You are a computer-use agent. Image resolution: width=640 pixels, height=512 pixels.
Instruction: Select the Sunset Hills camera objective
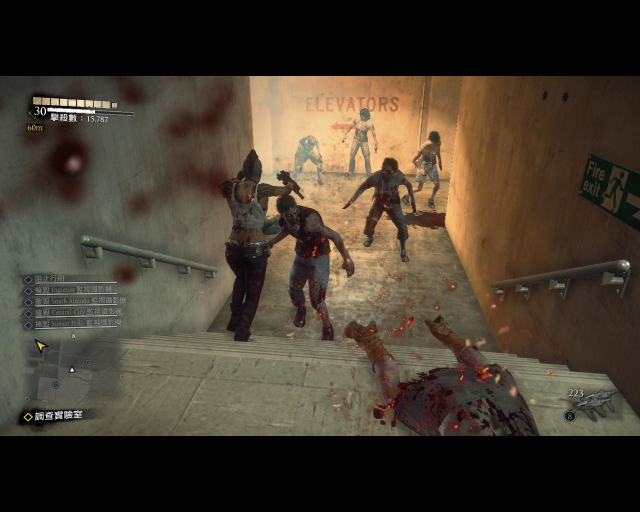tap(73, 325)
